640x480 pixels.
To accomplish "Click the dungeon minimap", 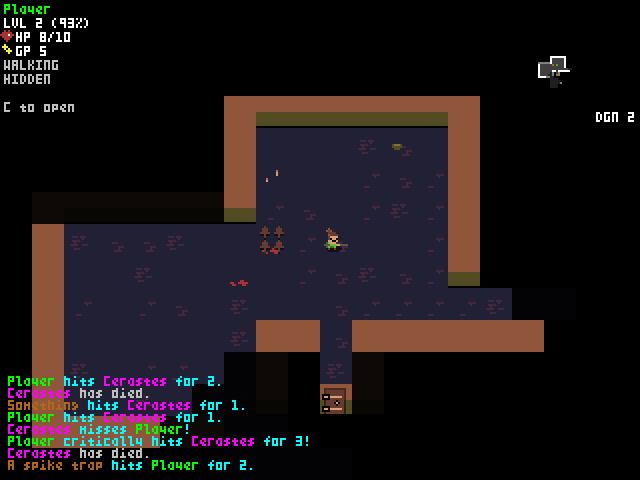I will click(553, 71).
